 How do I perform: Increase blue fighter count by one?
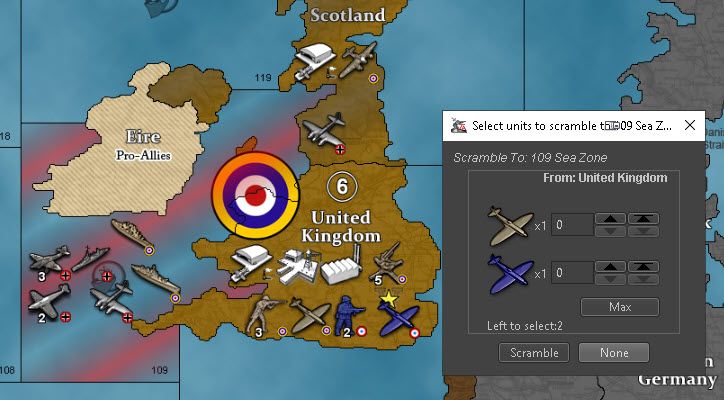coord(609,266)
